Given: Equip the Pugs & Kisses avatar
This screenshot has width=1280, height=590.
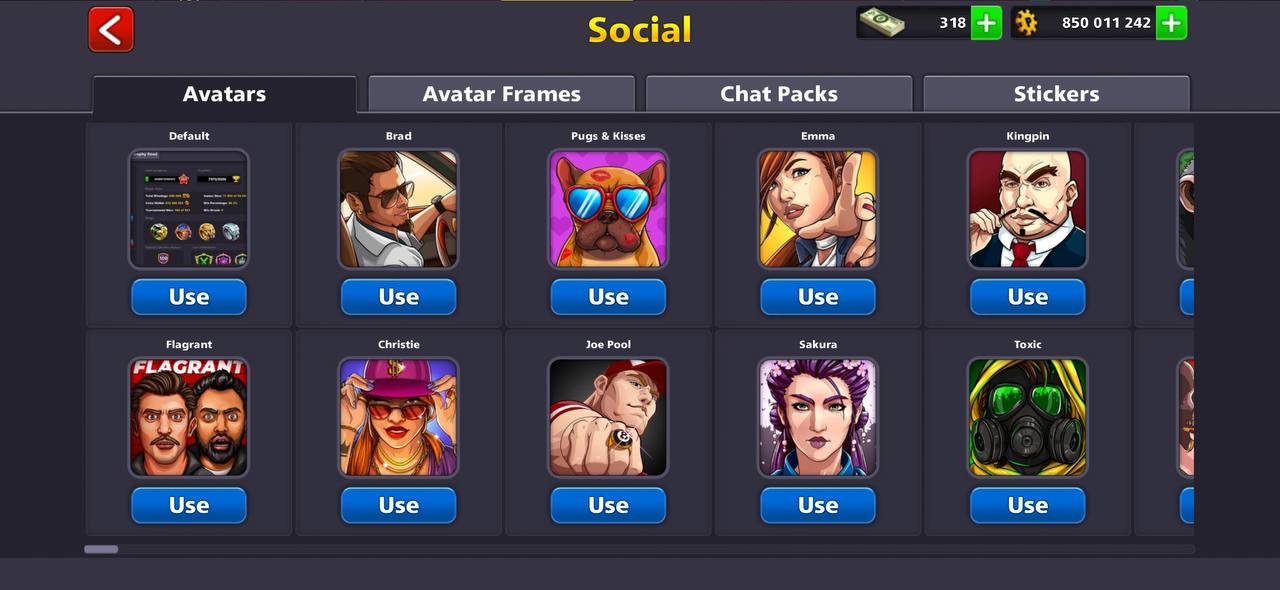Looking at the screenshot, I should tap(608, 297).
